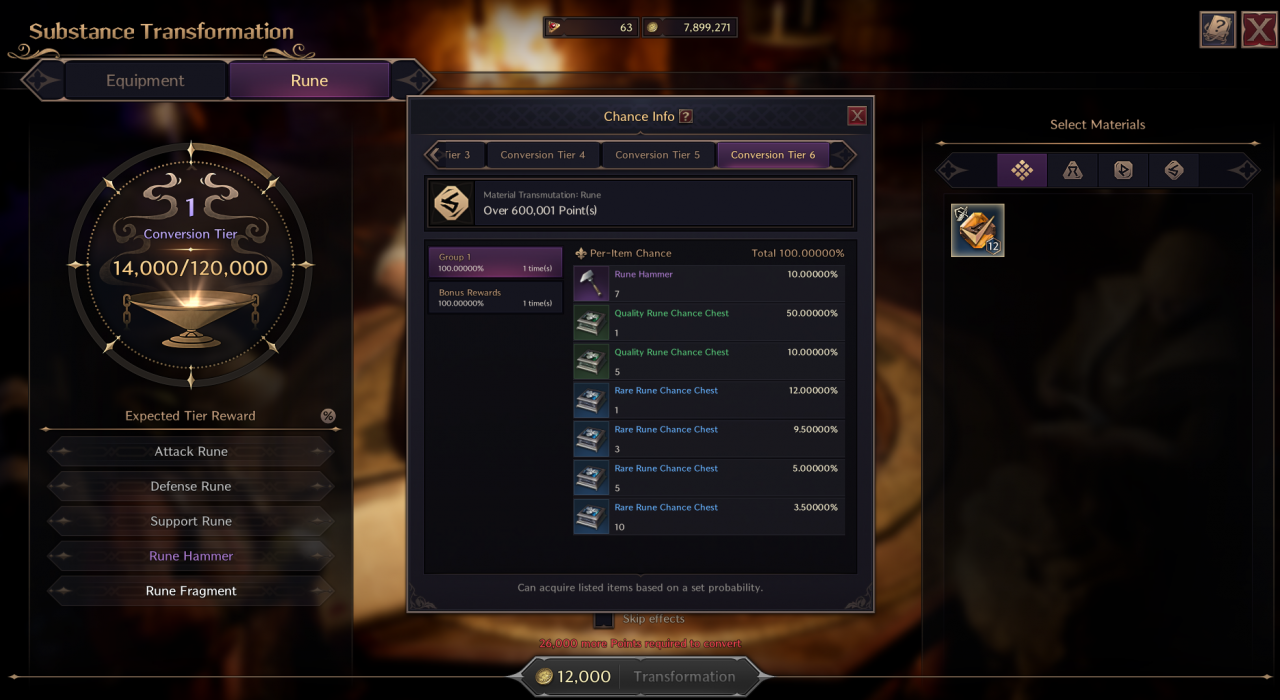Filter materials by the all-items diamond tab
The height and width of the screenshot is (700, 1280).
[1022, 170]
